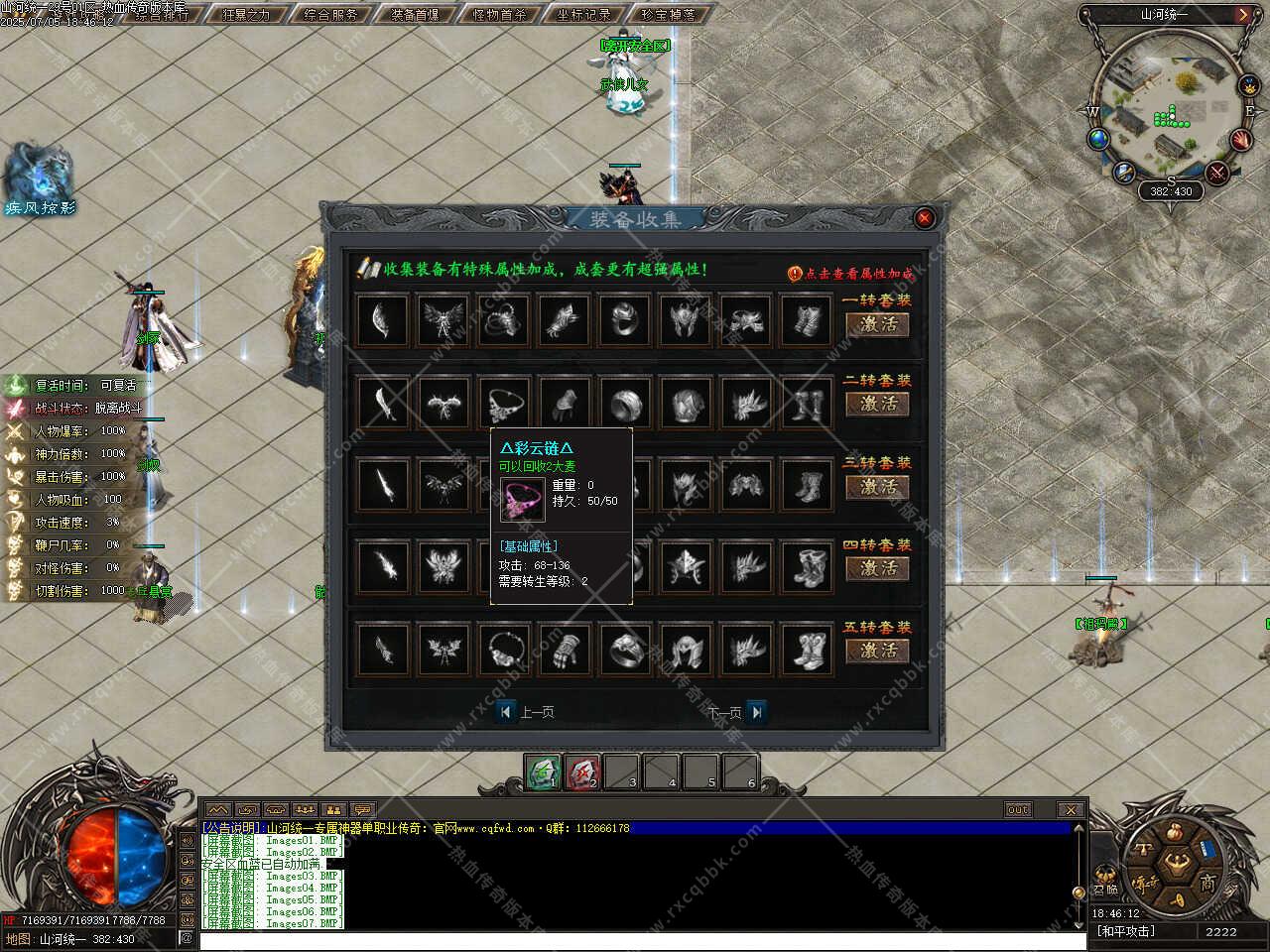Viewport: 1270px width, 952px height.
Task: Open the 怪物首杀 menu
Action: pos(500,15)
